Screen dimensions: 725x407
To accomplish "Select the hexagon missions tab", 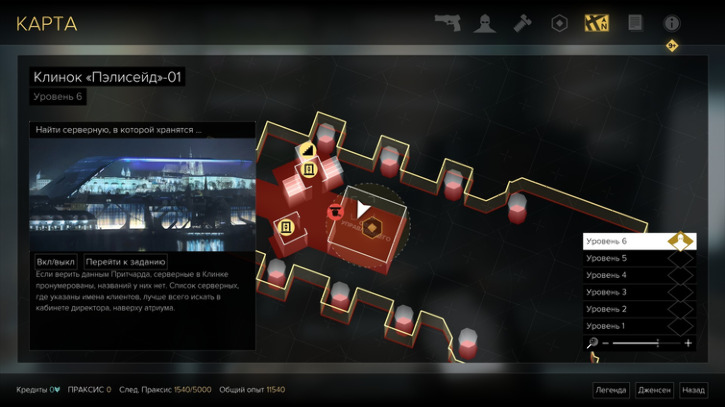I will [x=560, y=22].
